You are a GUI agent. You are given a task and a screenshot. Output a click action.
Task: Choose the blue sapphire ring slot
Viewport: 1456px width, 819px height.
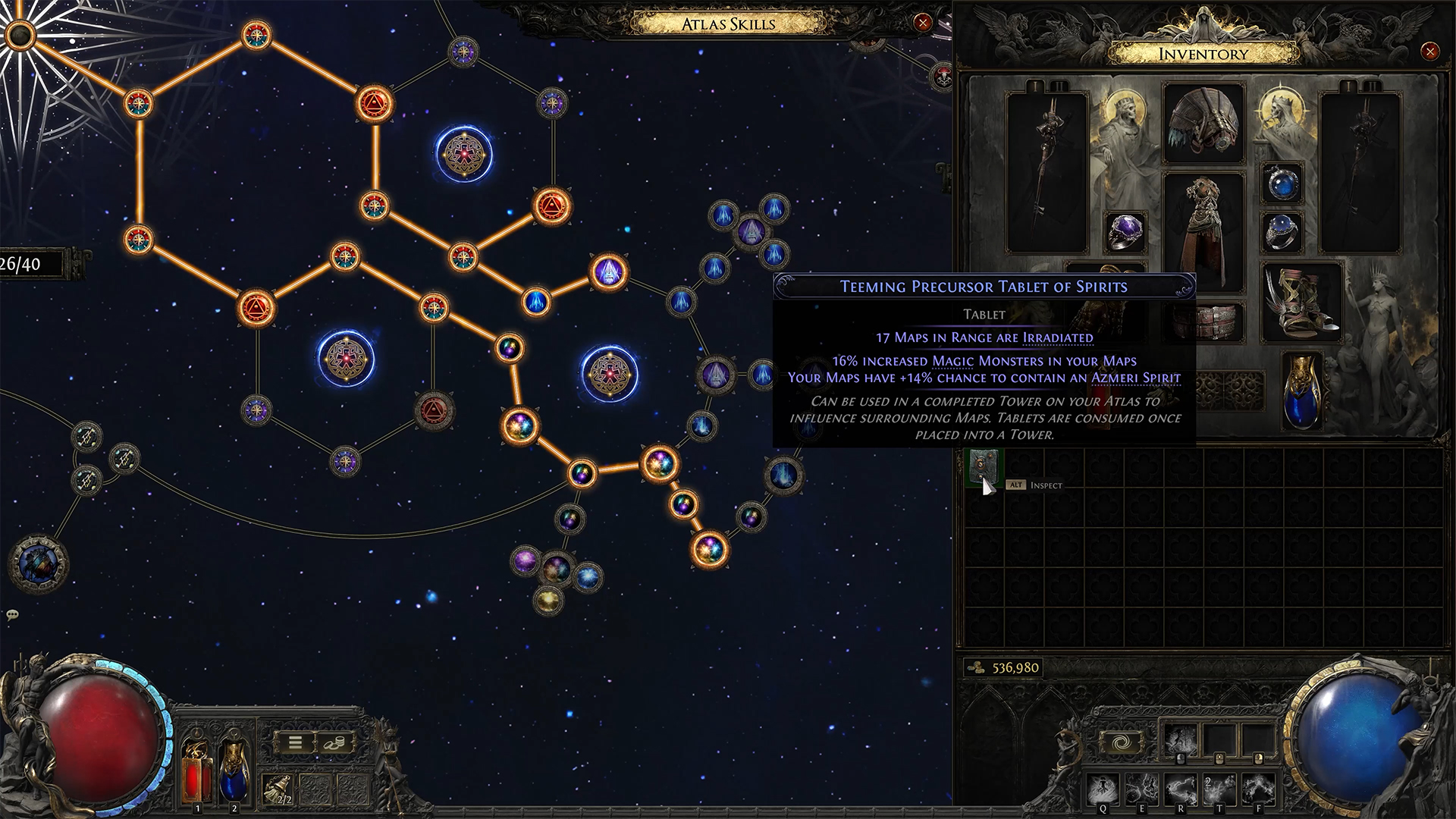point(1282,231)
